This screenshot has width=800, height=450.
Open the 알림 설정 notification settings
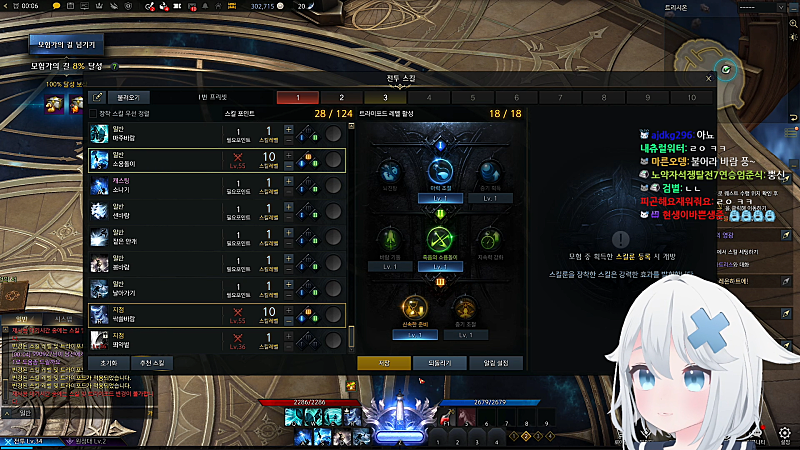coord(496,362)
